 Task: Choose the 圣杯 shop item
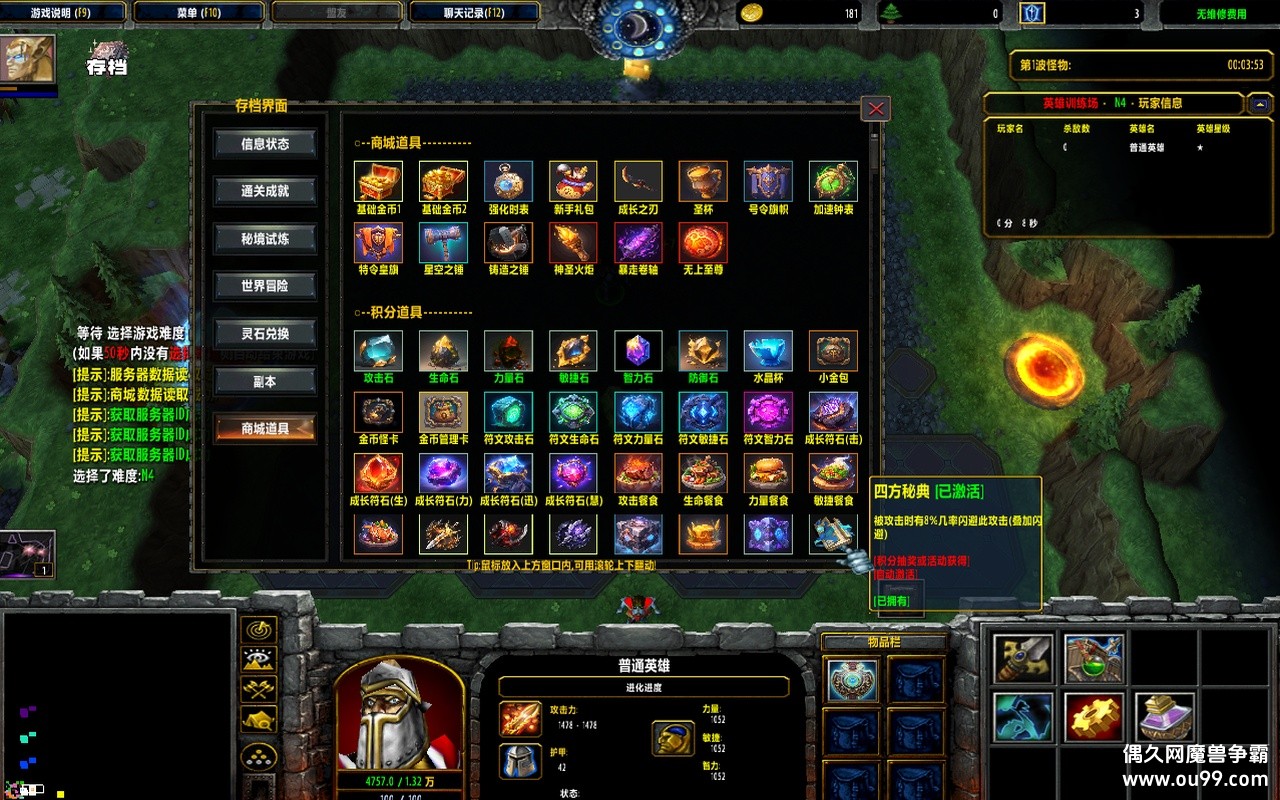click(703, 182)
